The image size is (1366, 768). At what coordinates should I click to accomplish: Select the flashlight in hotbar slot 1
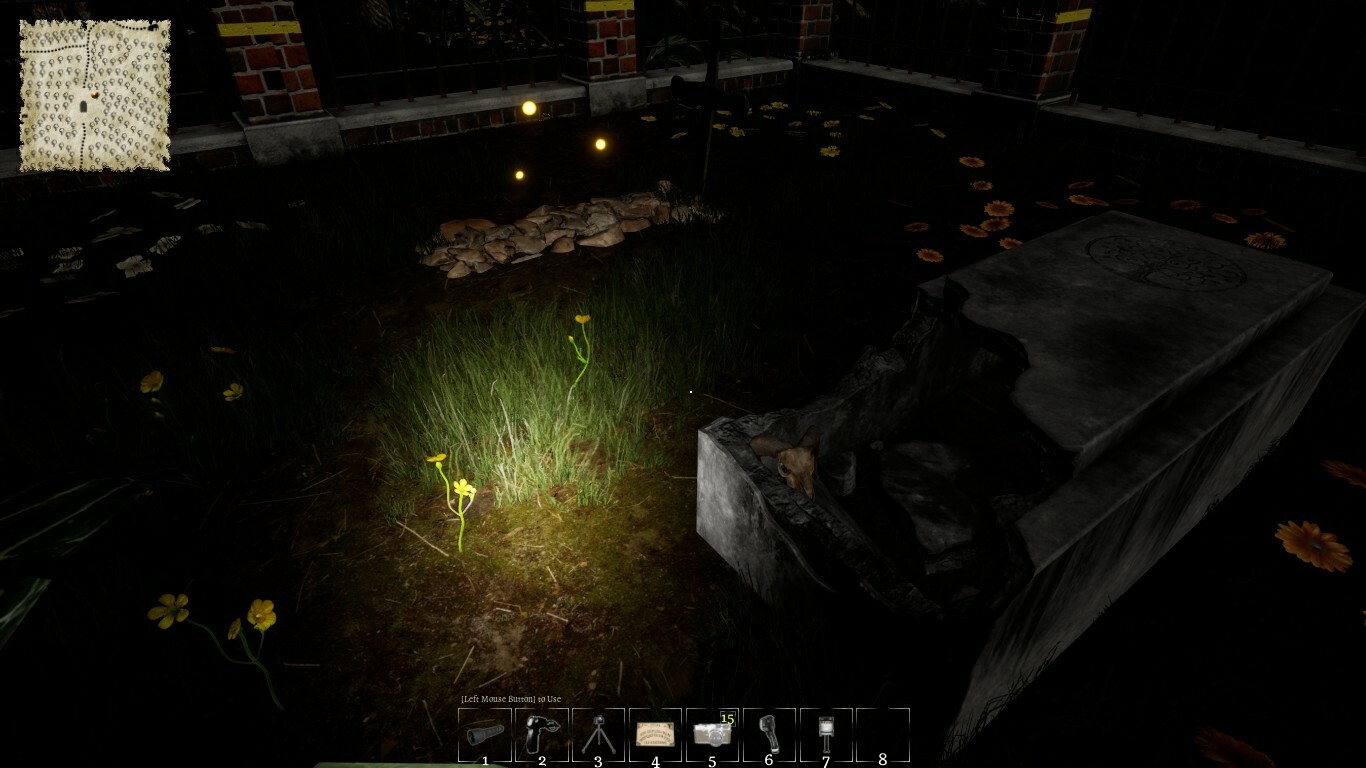click(x=483, y=733)
